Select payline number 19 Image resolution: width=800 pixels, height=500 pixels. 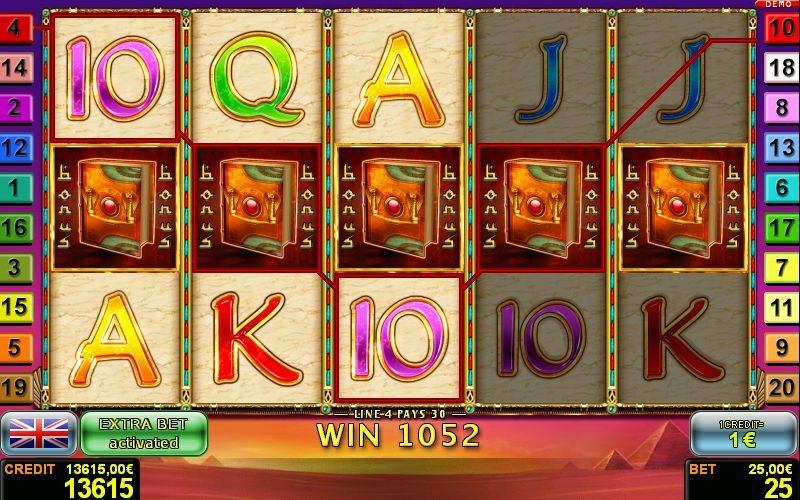pos(15,386)
